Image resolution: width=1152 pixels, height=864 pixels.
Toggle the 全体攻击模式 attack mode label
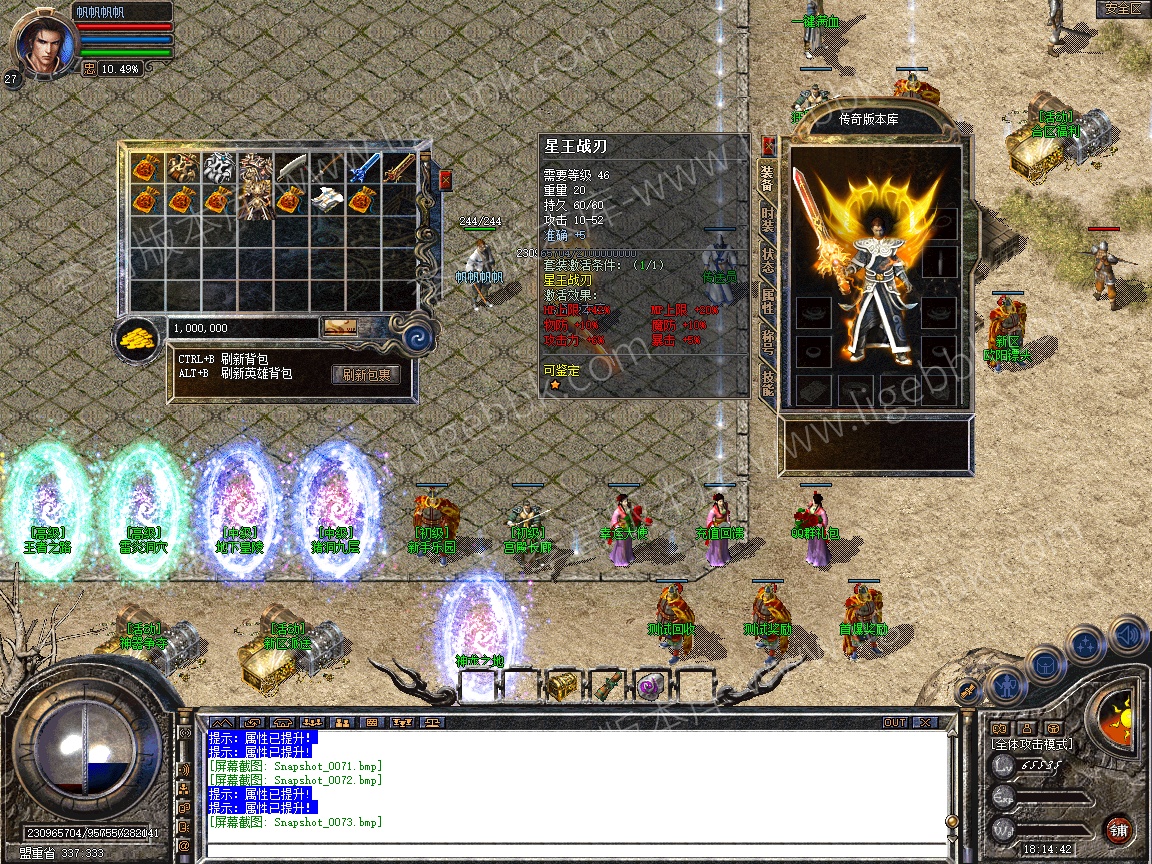pos(1031,744)
